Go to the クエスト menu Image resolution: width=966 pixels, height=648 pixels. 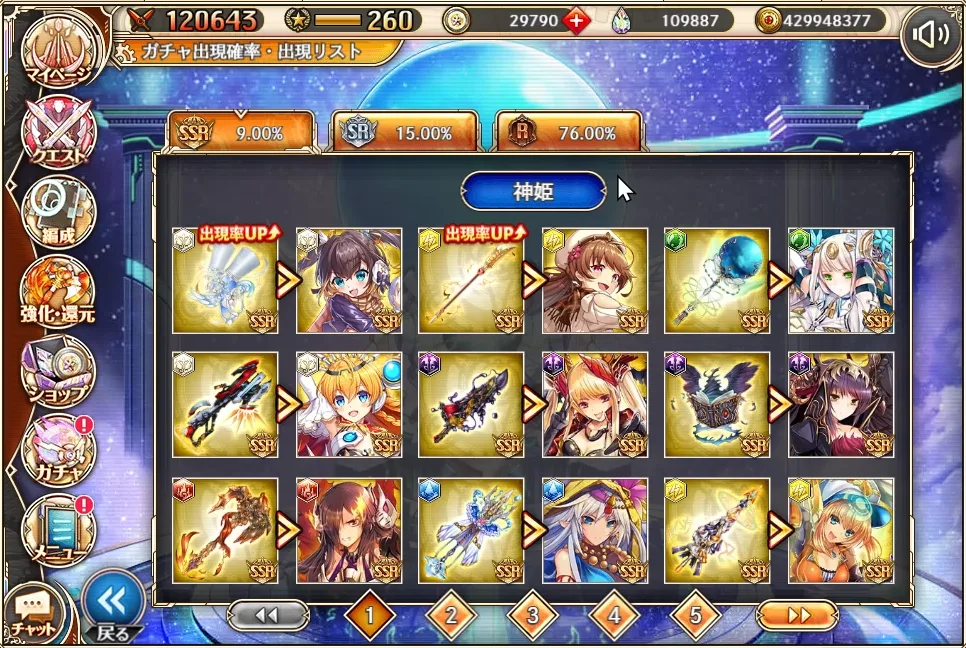click(59, 131)
